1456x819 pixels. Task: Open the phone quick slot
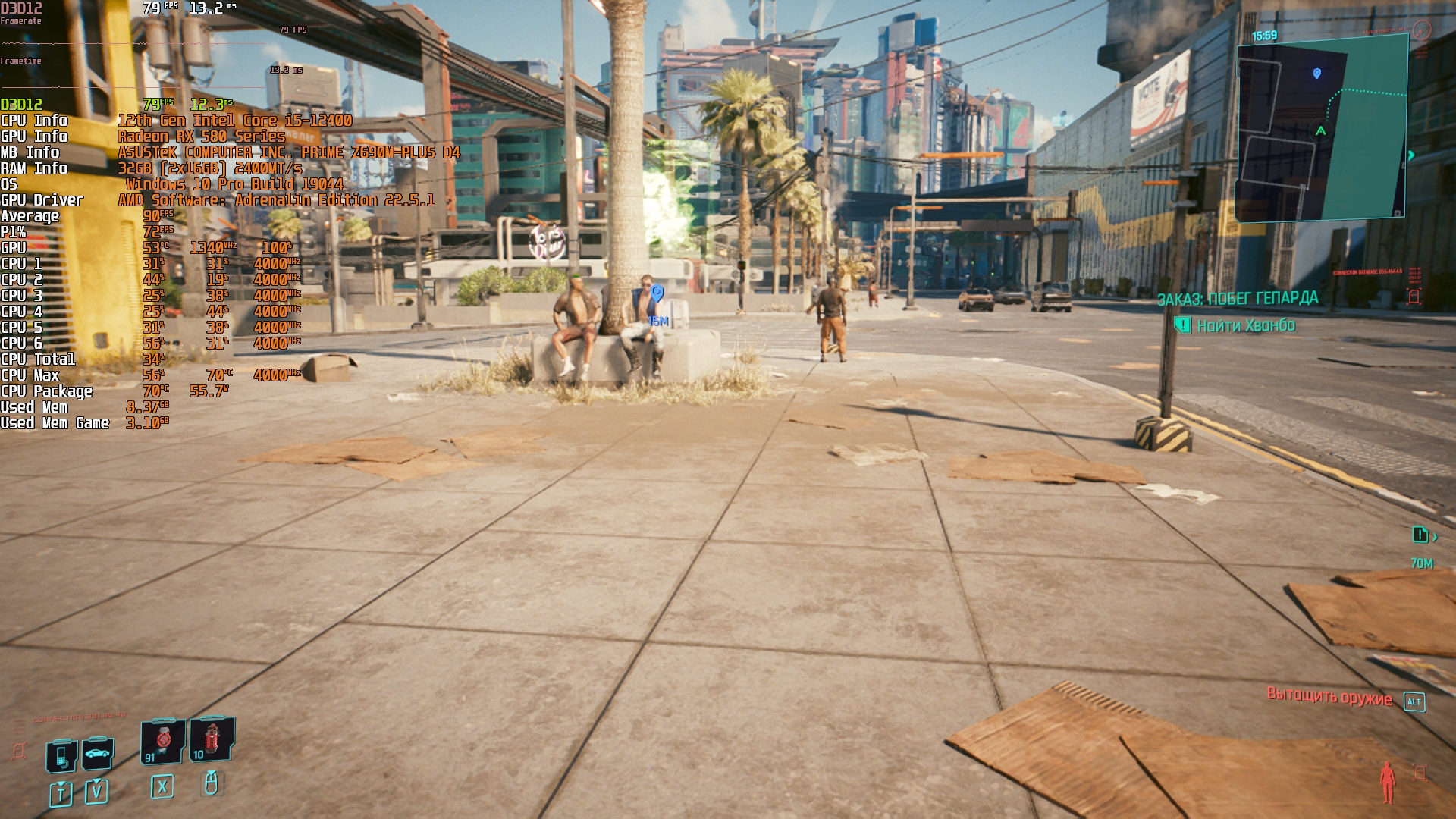(61, 756)
